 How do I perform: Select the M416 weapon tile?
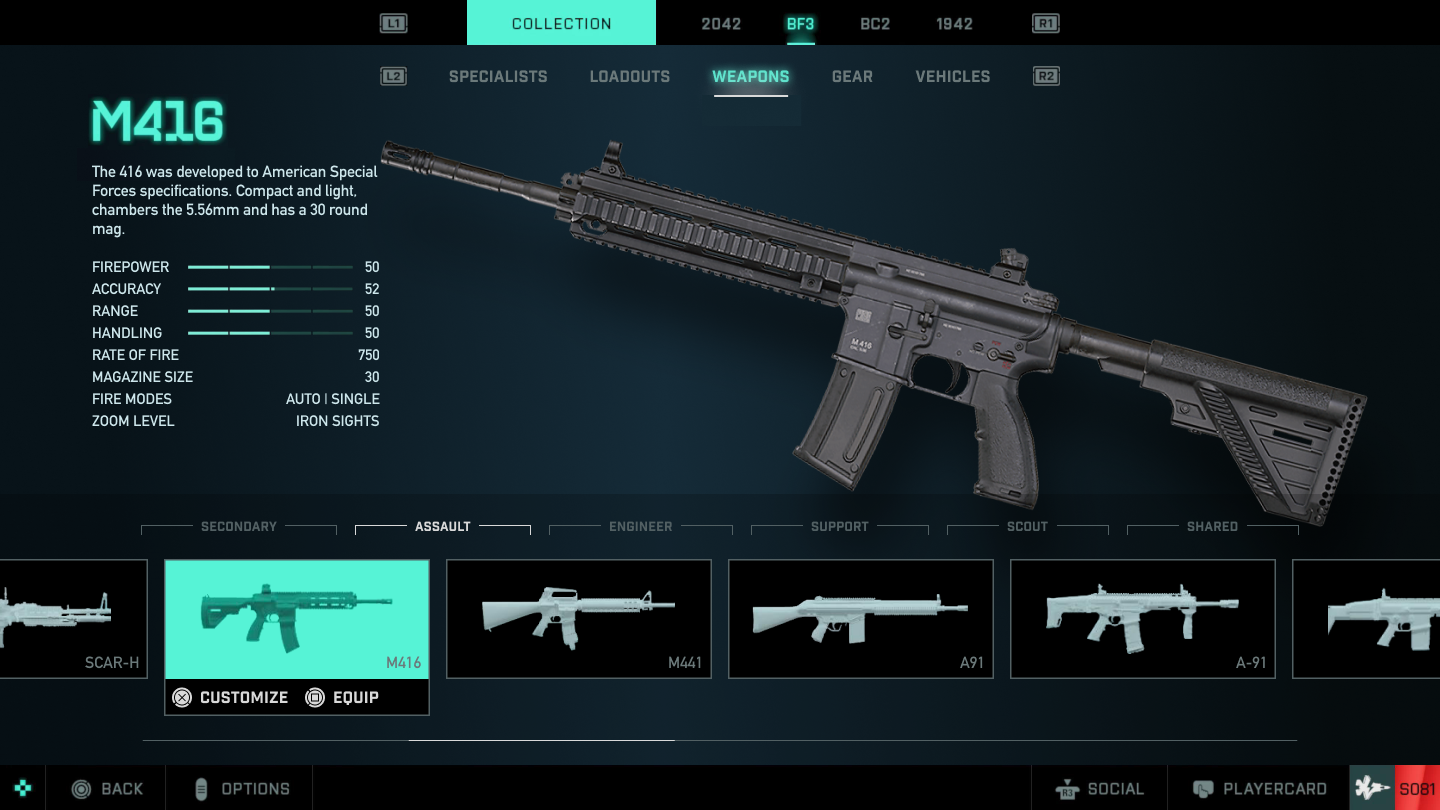[x=297, y=618]
